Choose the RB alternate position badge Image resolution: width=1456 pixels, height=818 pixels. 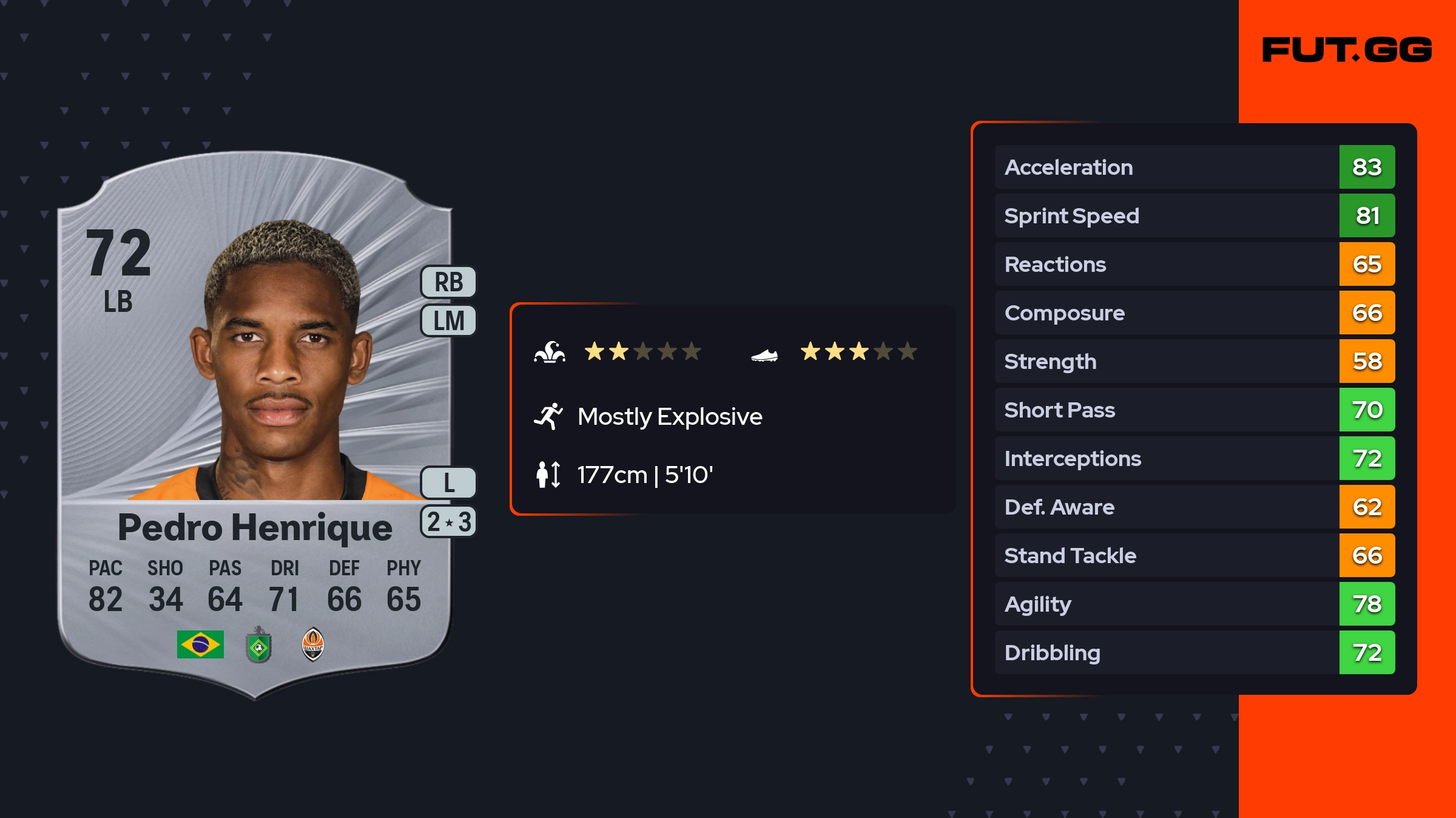point(448,282)
